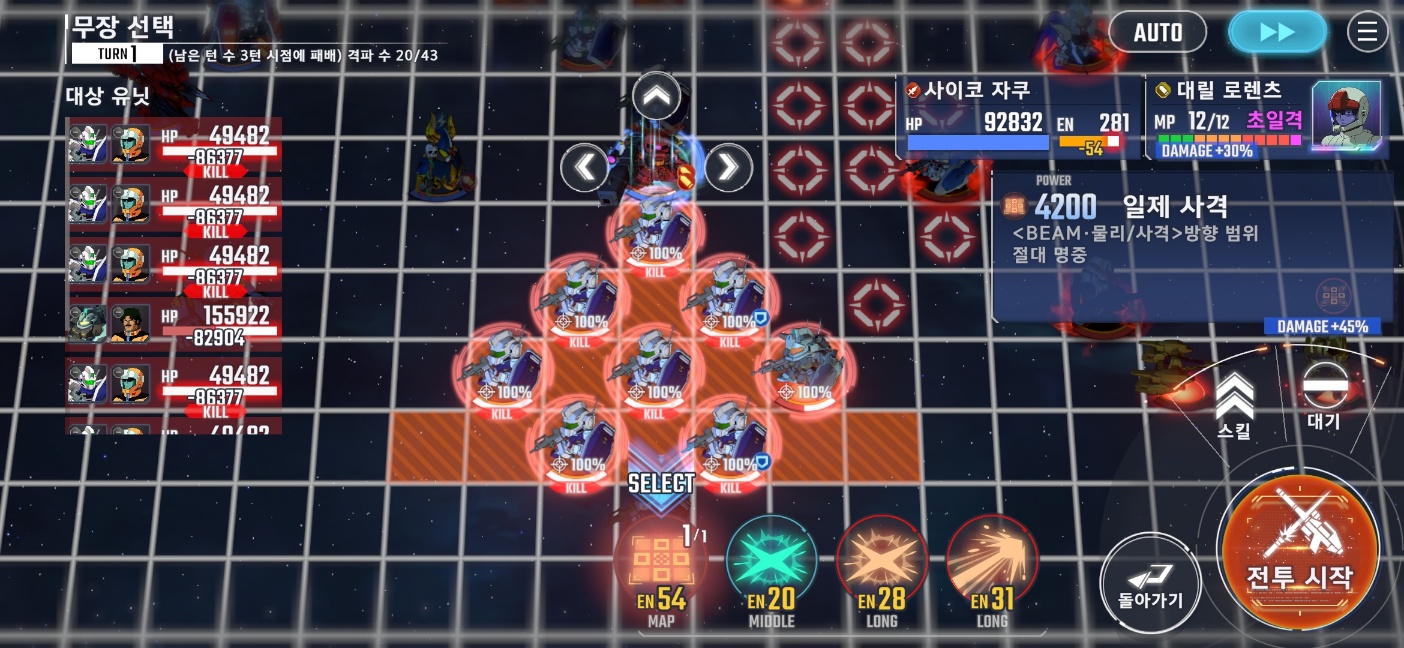Rotate attack direction with right arrow
The image size is (1404, 648).
click(728, 167)
